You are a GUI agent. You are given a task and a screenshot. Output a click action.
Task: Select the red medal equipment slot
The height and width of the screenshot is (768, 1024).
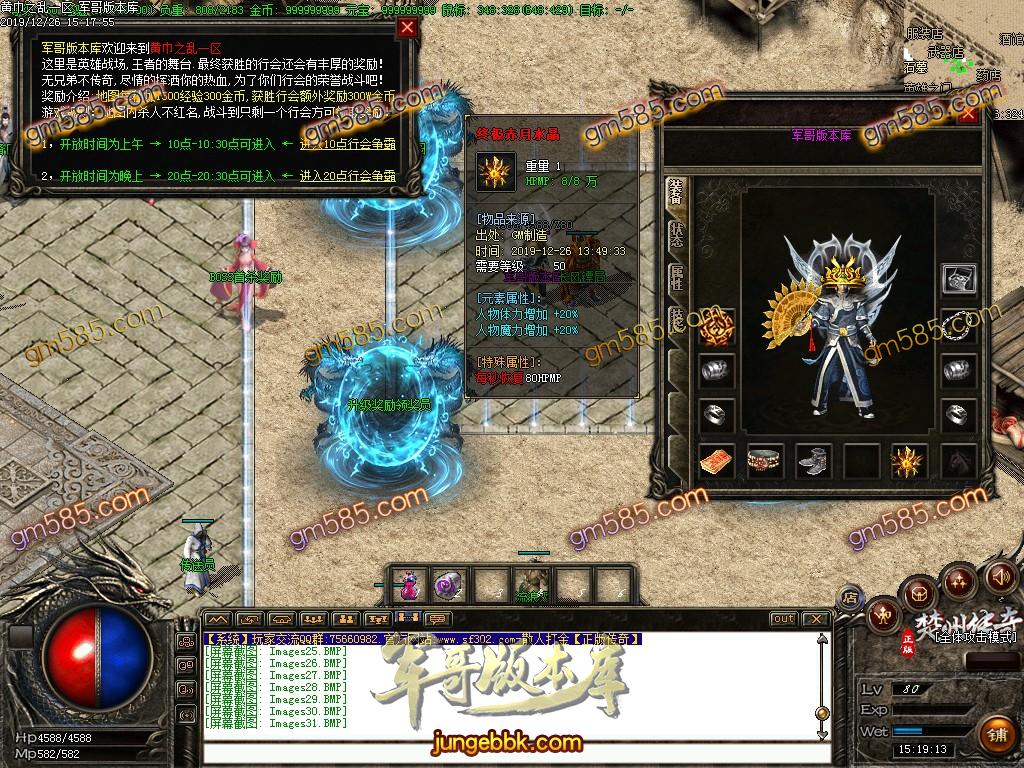[x=717, y=324]
